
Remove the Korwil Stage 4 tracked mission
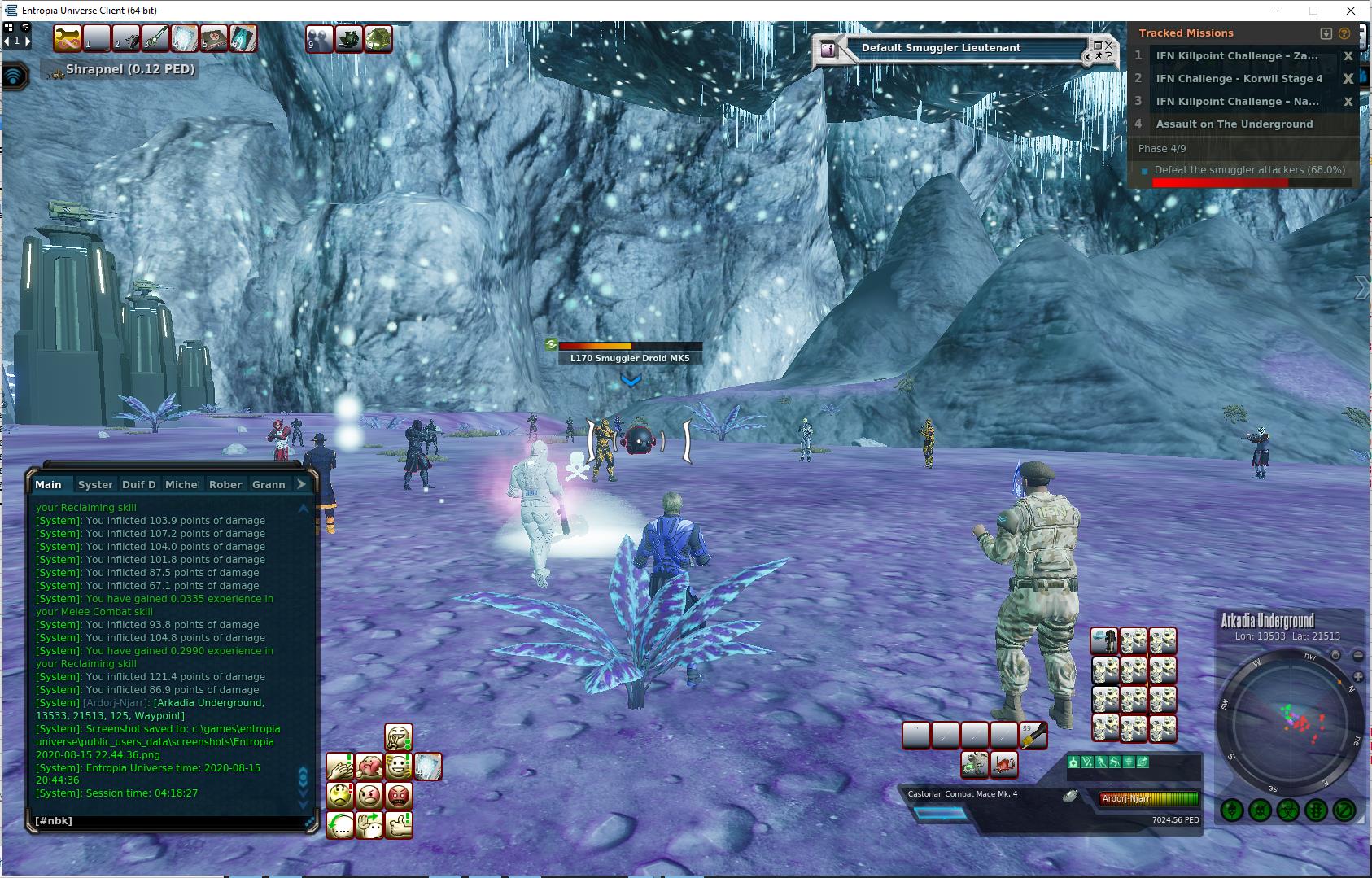click(1348, 79)
